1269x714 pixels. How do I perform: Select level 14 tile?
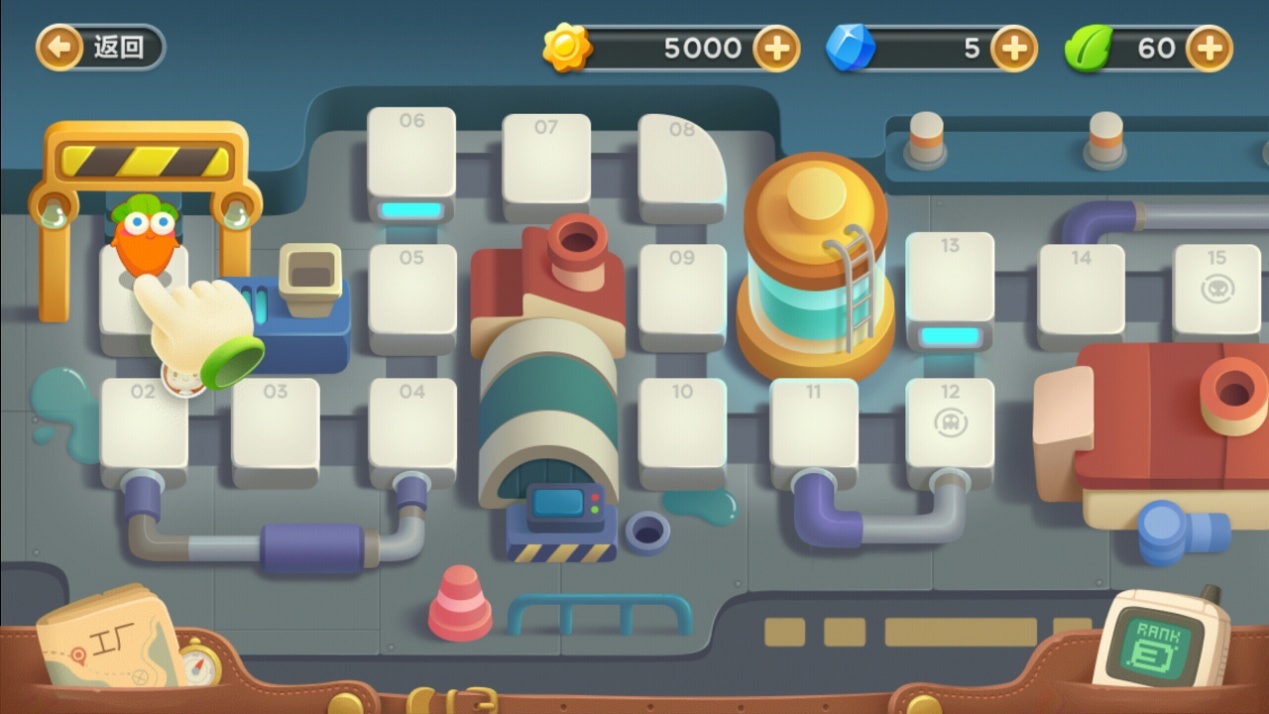click(1081, 290)
